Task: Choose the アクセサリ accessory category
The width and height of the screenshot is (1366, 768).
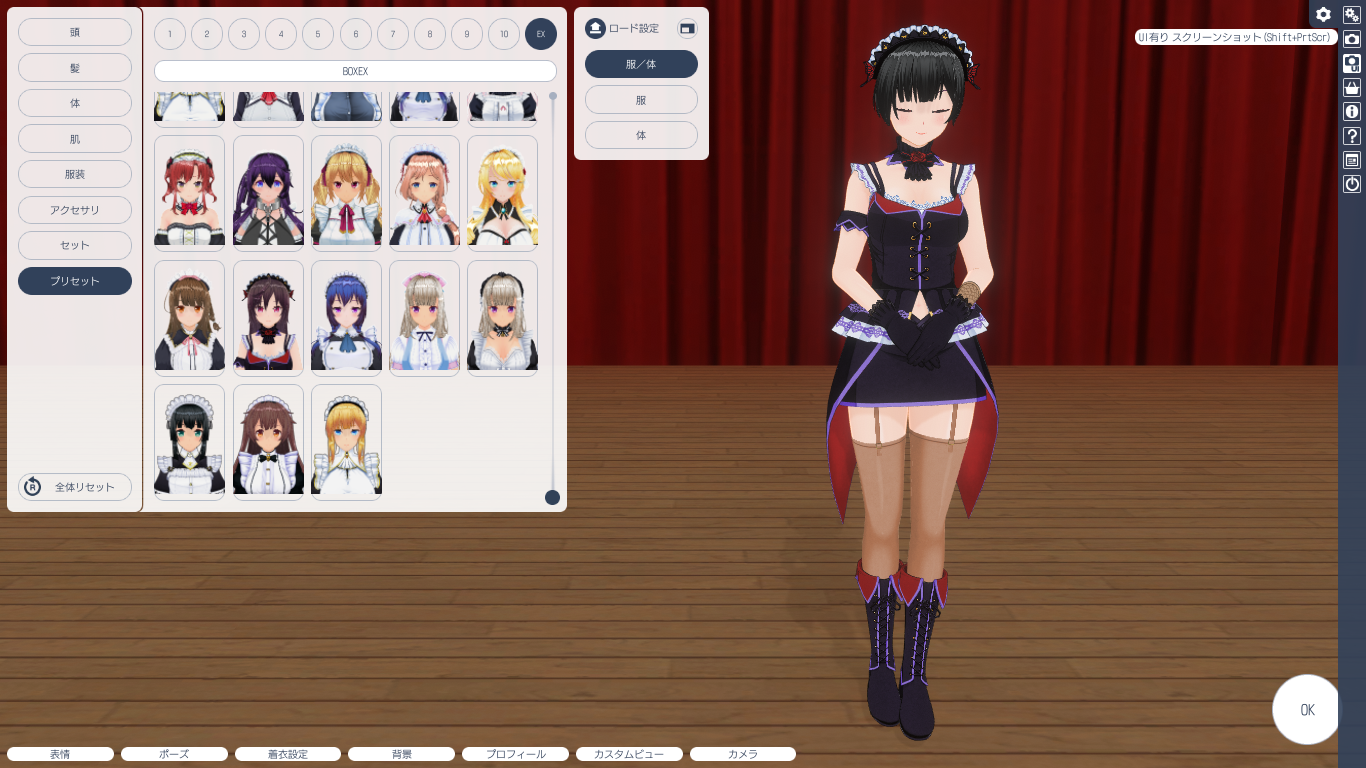Action: coord(75,210)
